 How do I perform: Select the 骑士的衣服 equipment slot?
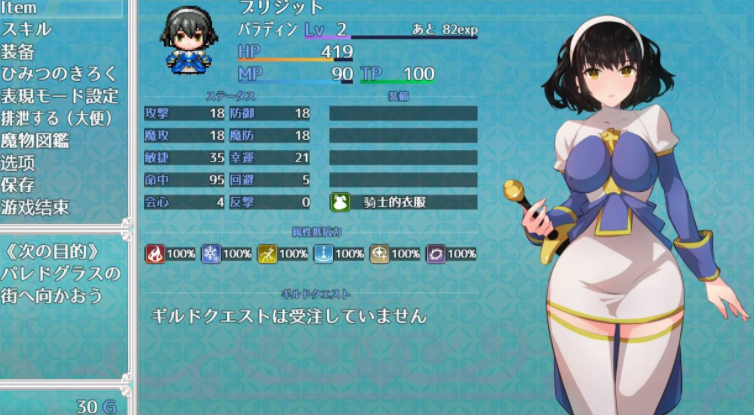[403, 202]
